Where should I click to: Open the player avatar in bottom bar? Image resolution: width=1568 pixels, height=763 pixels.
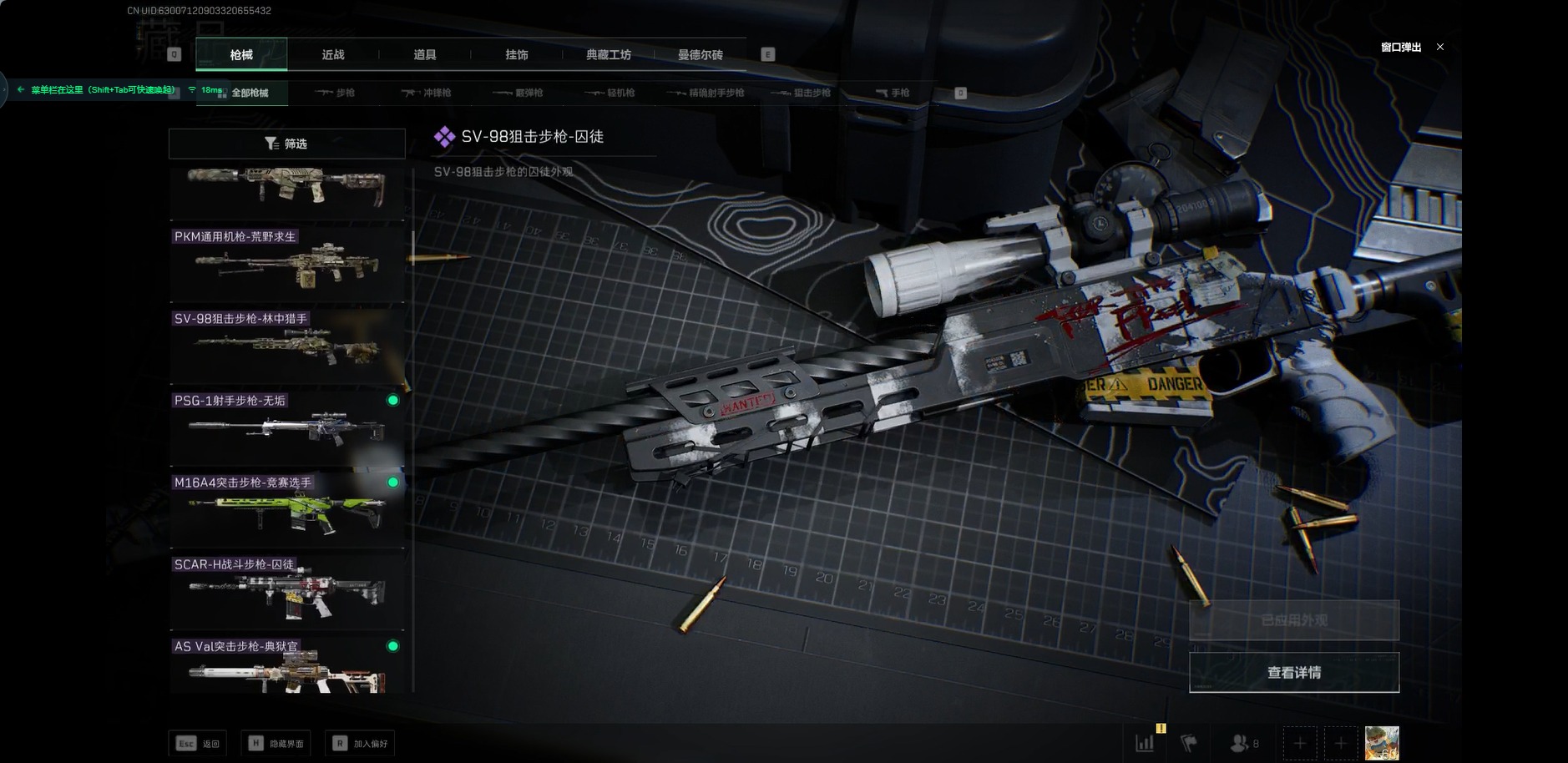pos(1381,743)
